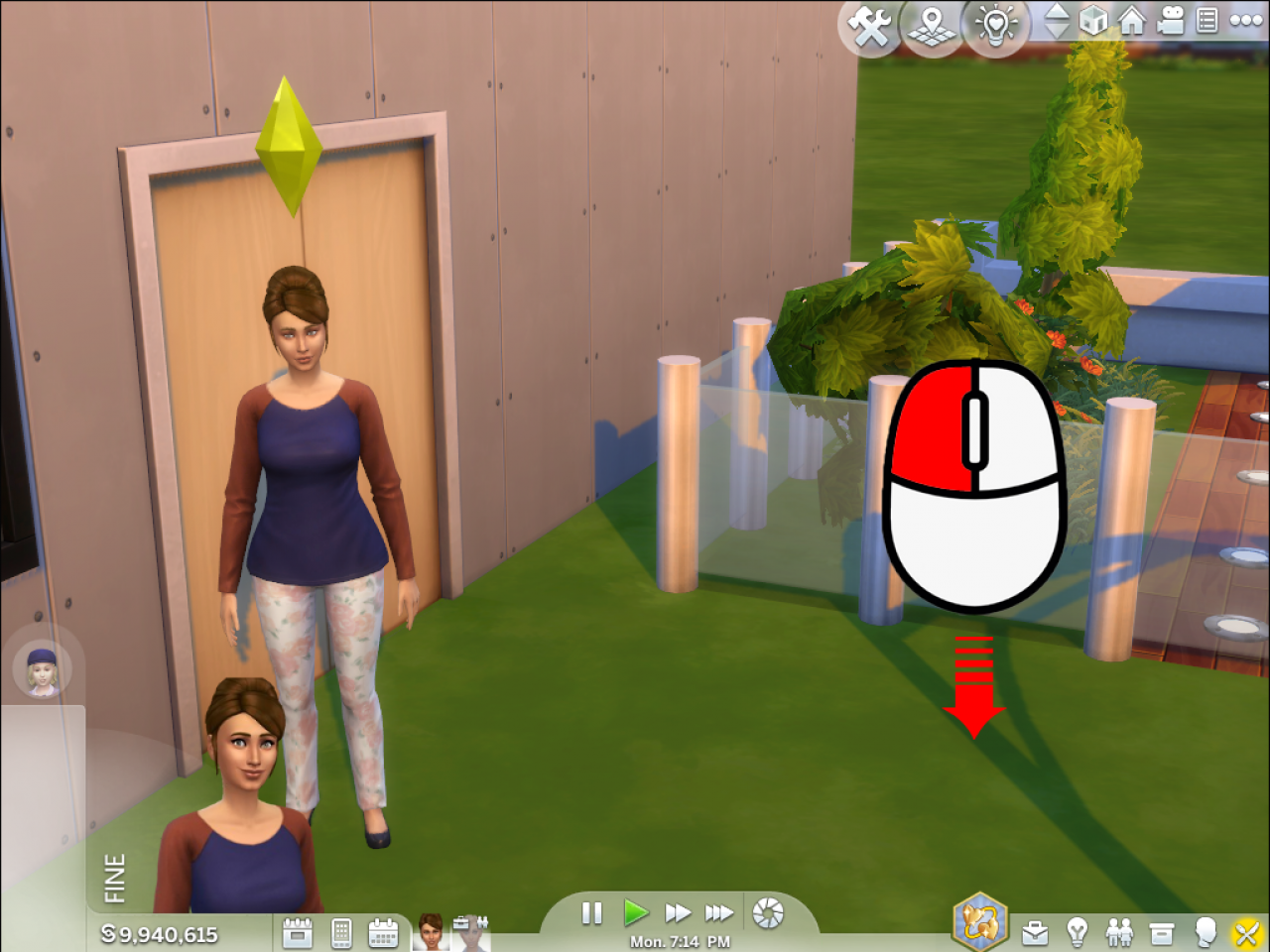
Task: Open the calendar icon in the bottom bar
Action: point(383,933)
